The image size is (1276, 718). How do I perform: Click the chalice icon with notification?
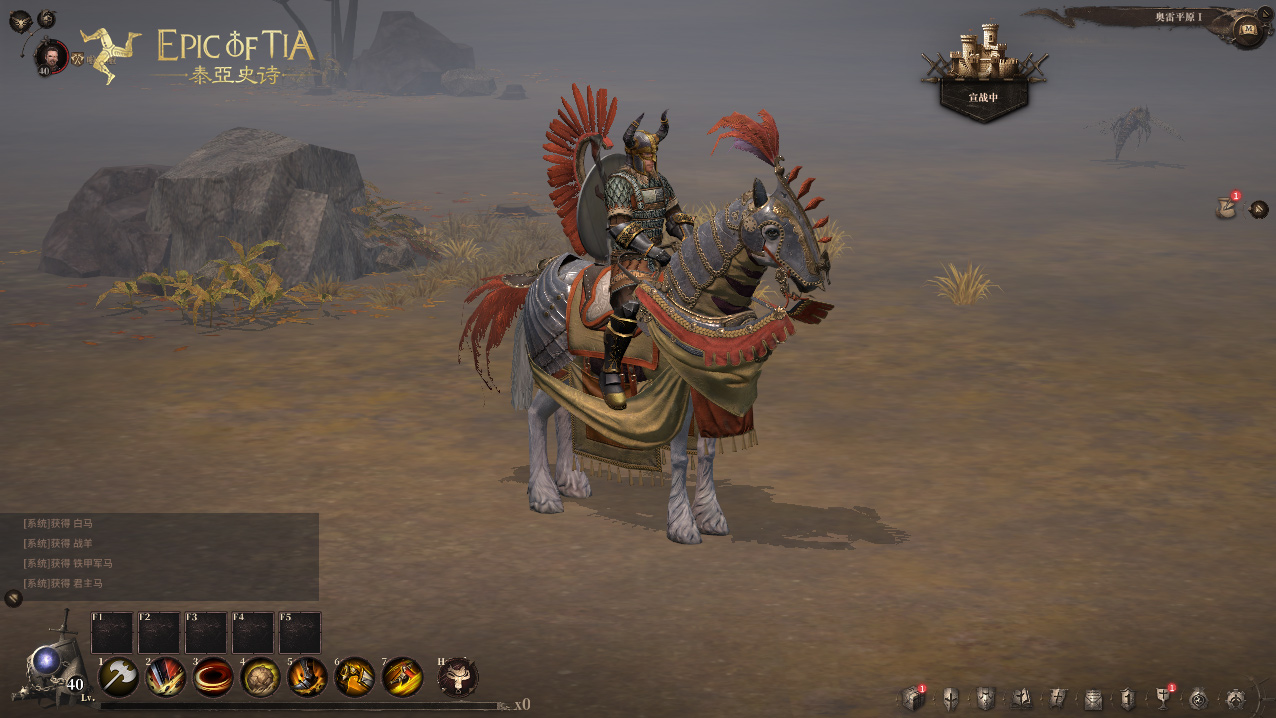click(x=1163, y=697)
